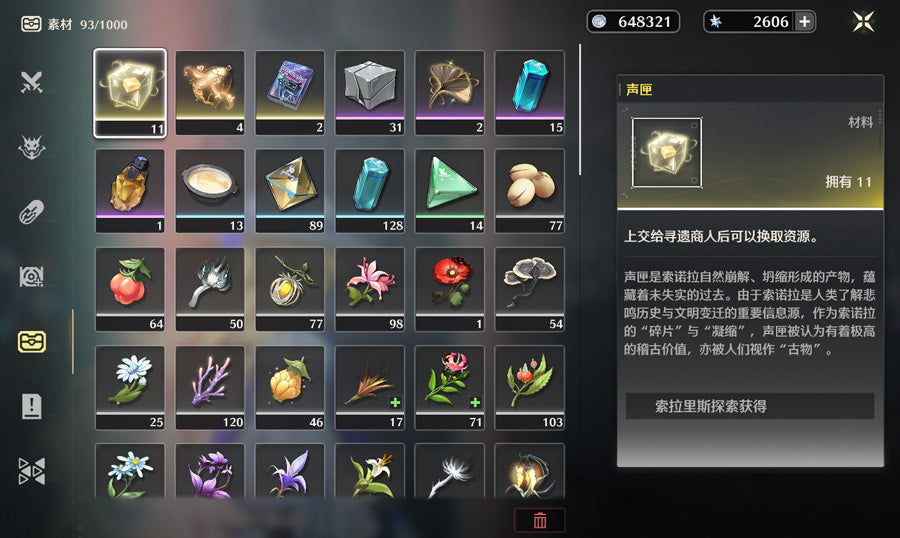Select the bowl of cream liquid item
The image size is (900, 538).
coord(210,190)
